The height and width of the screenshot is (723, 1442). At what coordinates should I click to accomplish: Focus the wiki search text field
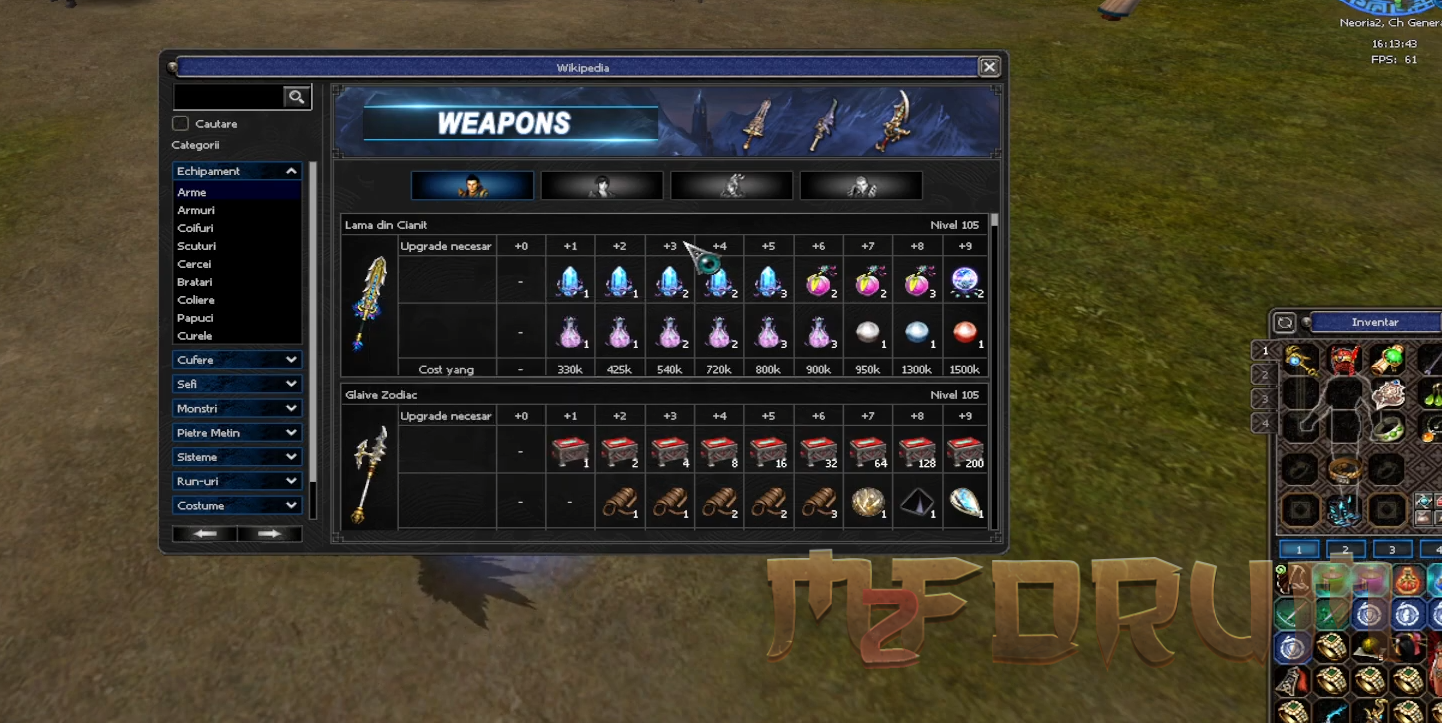point(228,96)
